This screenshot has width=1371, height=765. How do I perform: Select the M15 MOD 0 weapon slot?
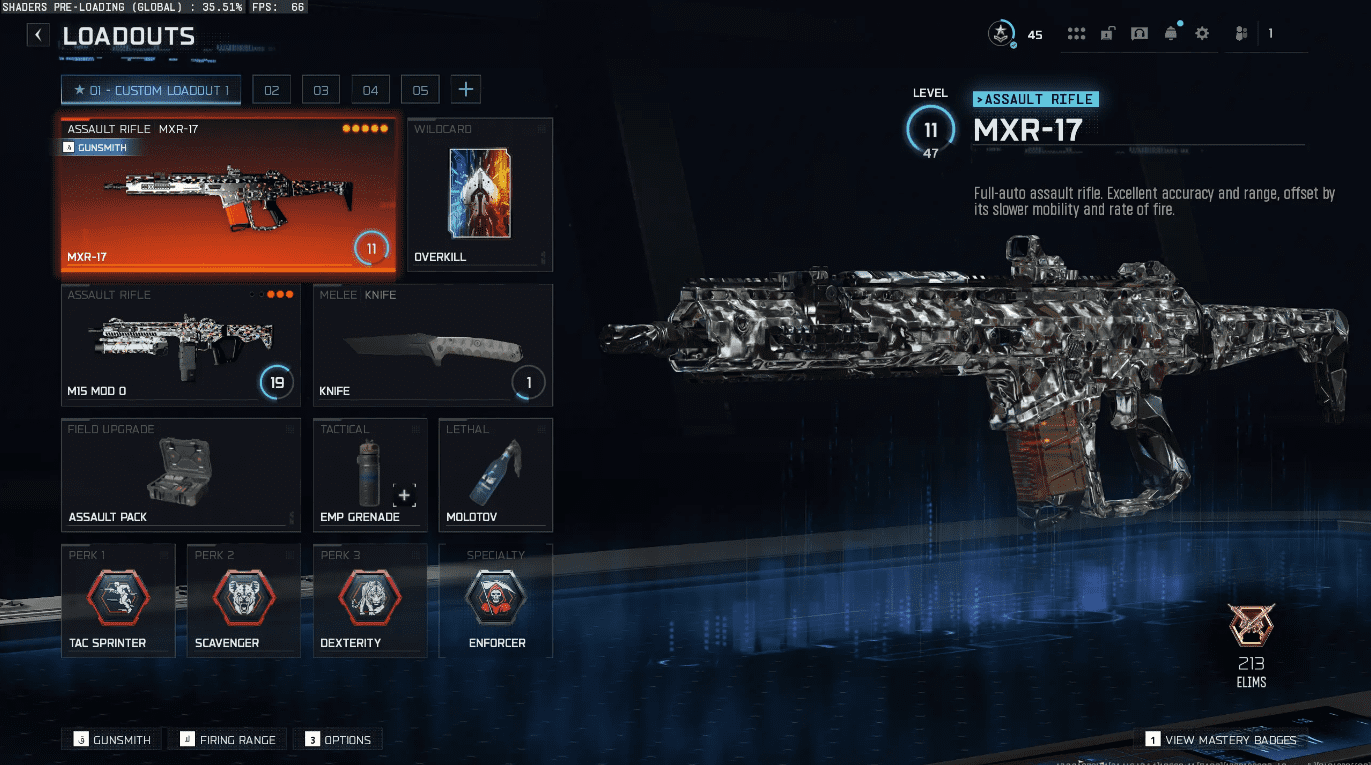click(180, 345)
